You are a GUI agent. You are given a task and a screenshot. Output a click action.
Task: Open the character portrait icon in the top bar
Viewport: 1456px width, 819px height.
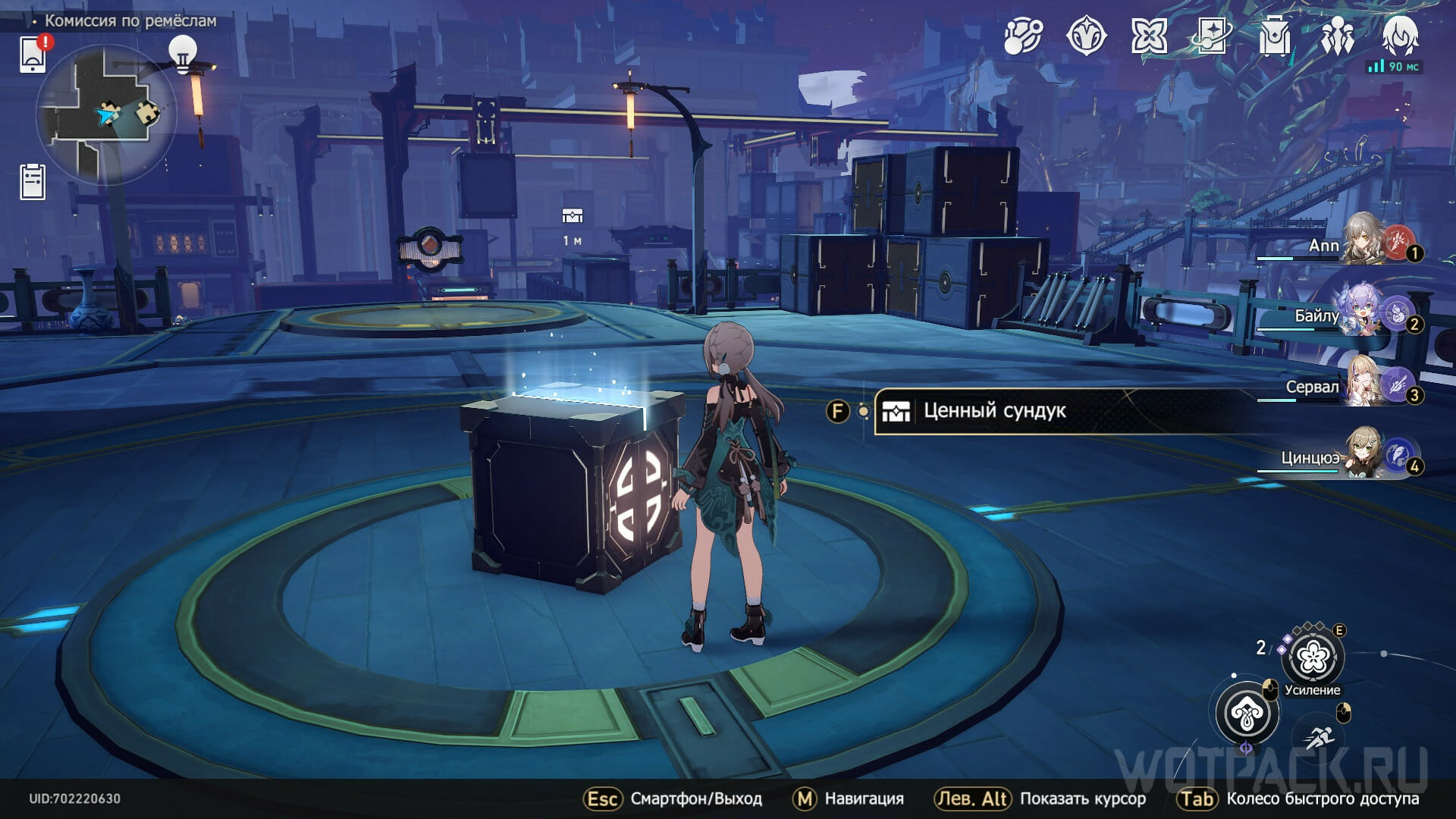coord(1400,36)
